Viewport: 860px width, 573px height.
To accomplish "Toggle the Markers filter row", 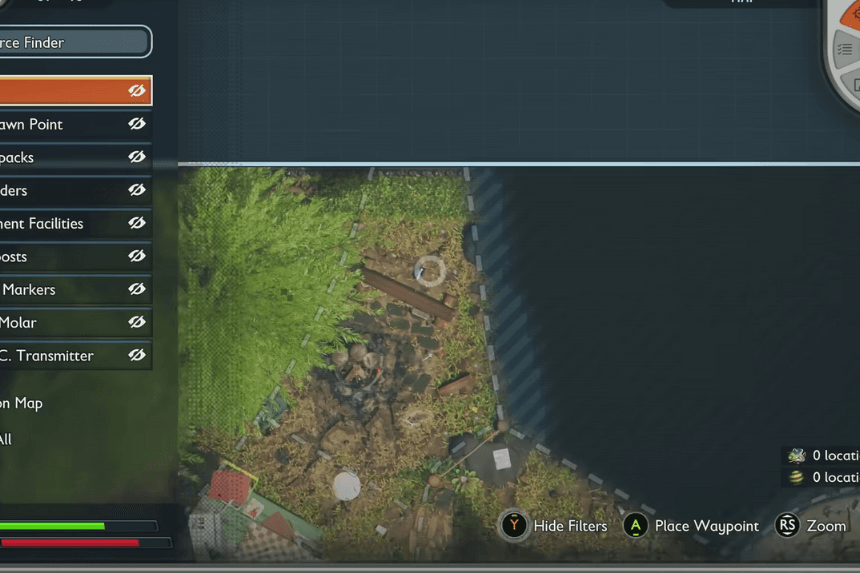I will 137,289.
